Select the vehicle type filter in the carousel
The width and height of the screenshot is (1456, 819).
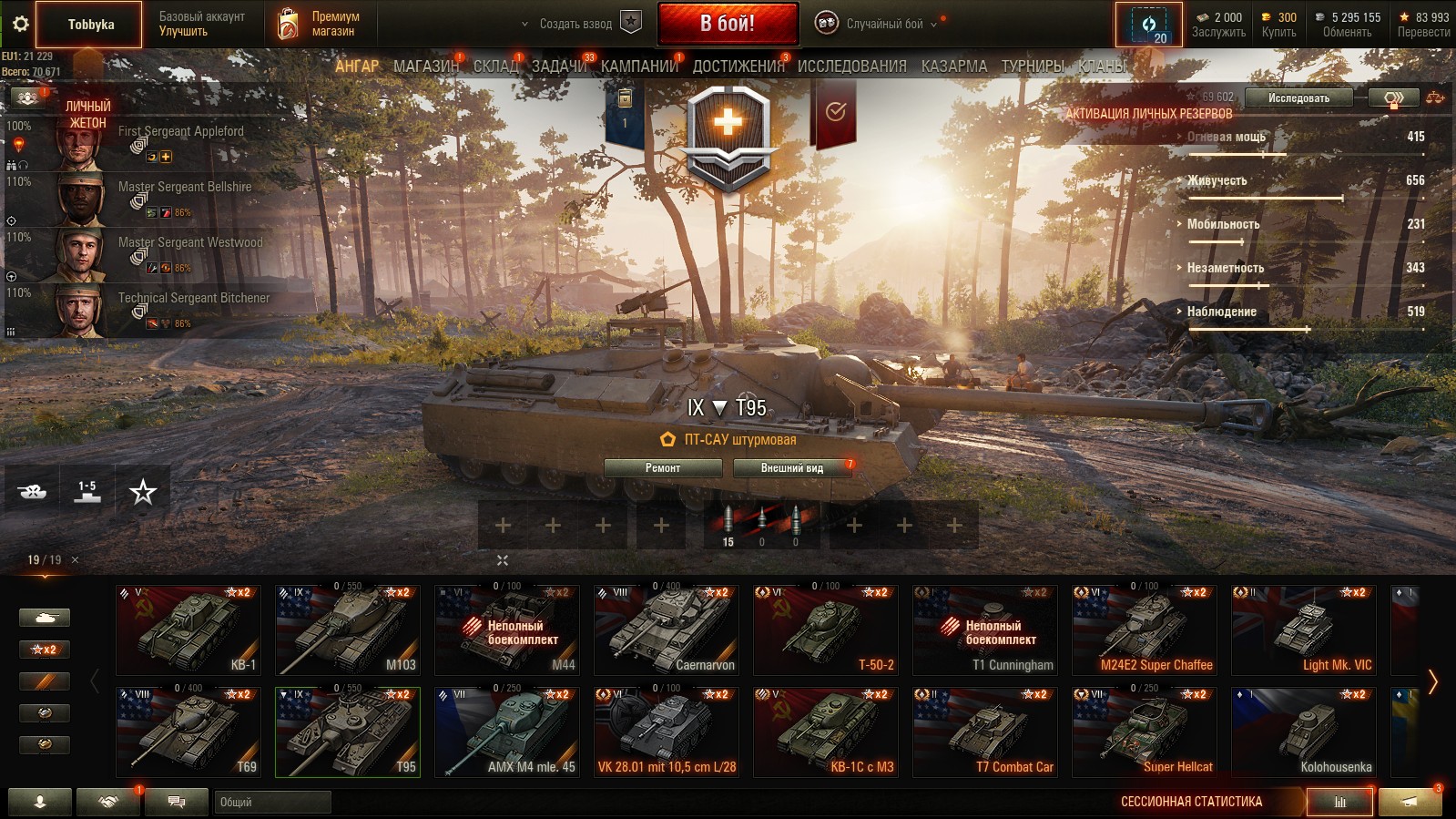click(45, 617)
